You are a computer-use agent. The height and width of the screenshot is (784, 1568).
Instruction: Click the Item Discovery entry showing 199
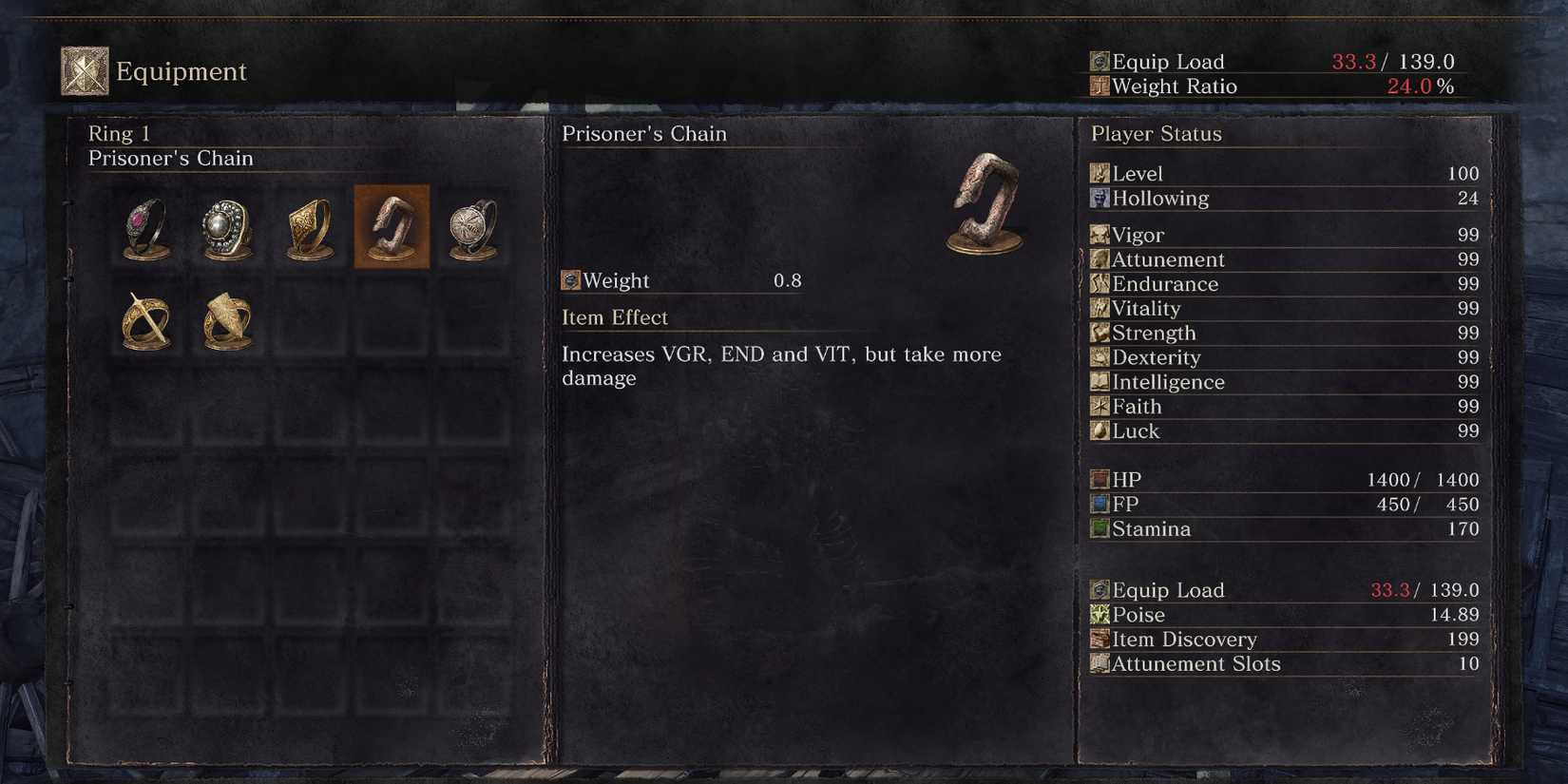coord(1184,640)
